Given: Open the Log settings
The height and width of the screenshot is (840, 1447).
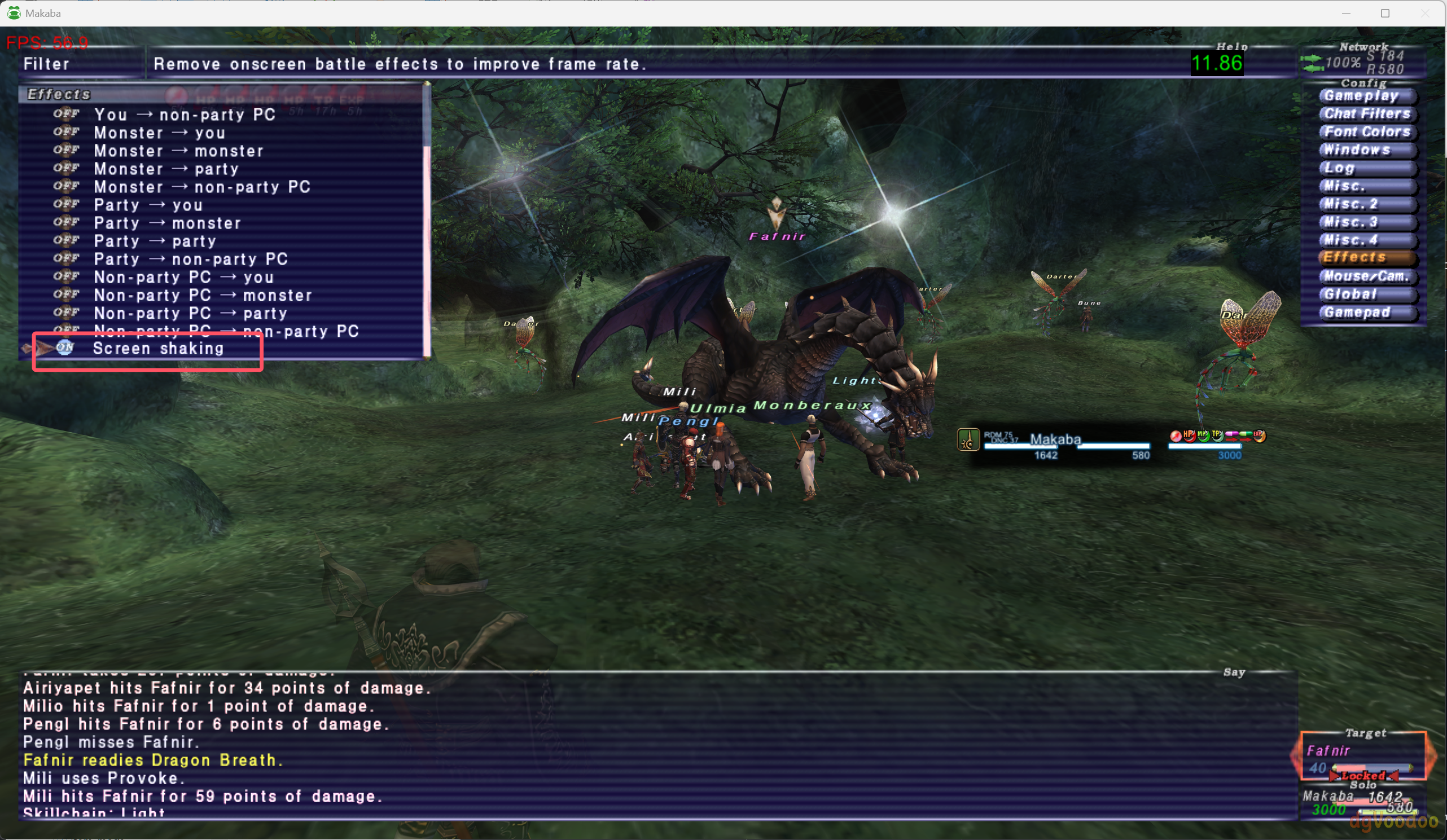Looking at the screenshot, I should click(1366, 168).
